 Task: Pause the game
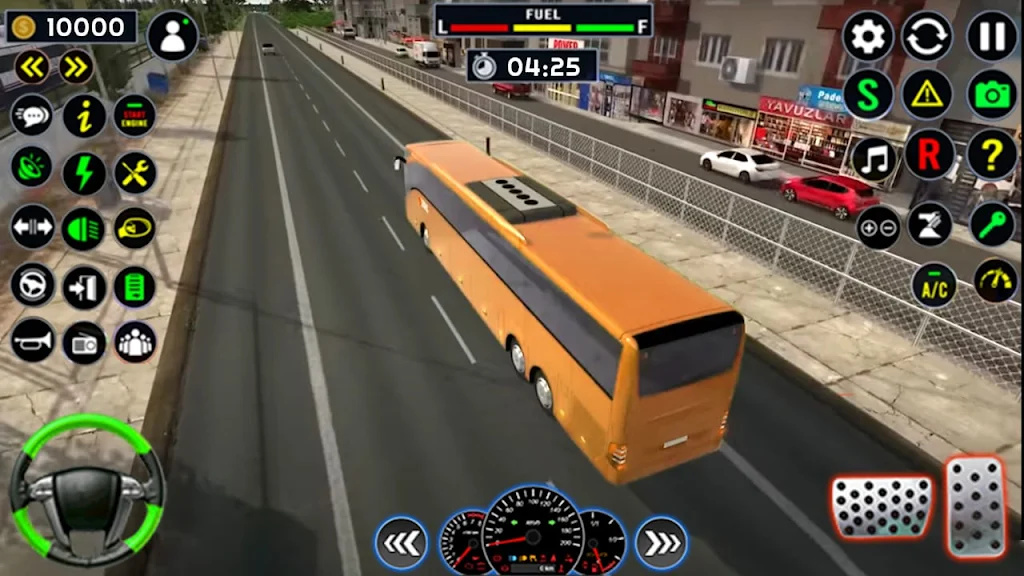992,36
